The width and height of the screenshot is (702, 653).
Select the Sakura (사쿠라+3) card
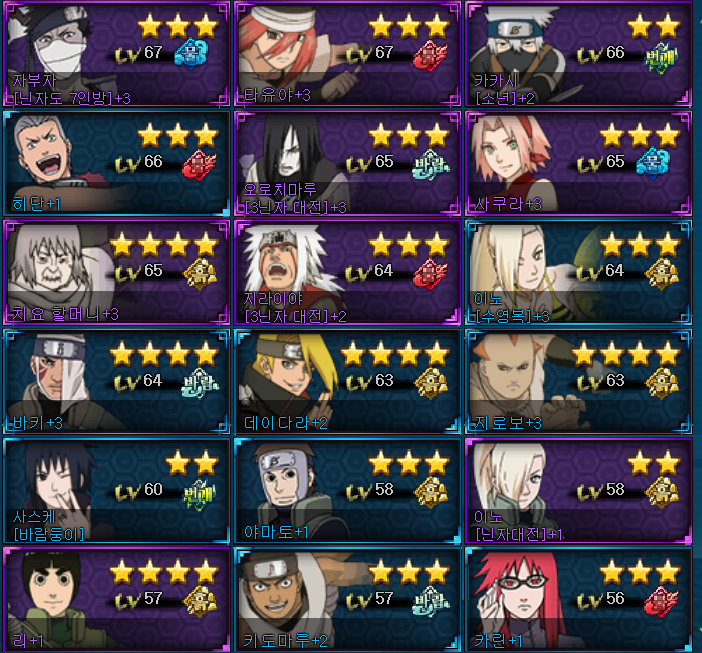tap(578, 163)
